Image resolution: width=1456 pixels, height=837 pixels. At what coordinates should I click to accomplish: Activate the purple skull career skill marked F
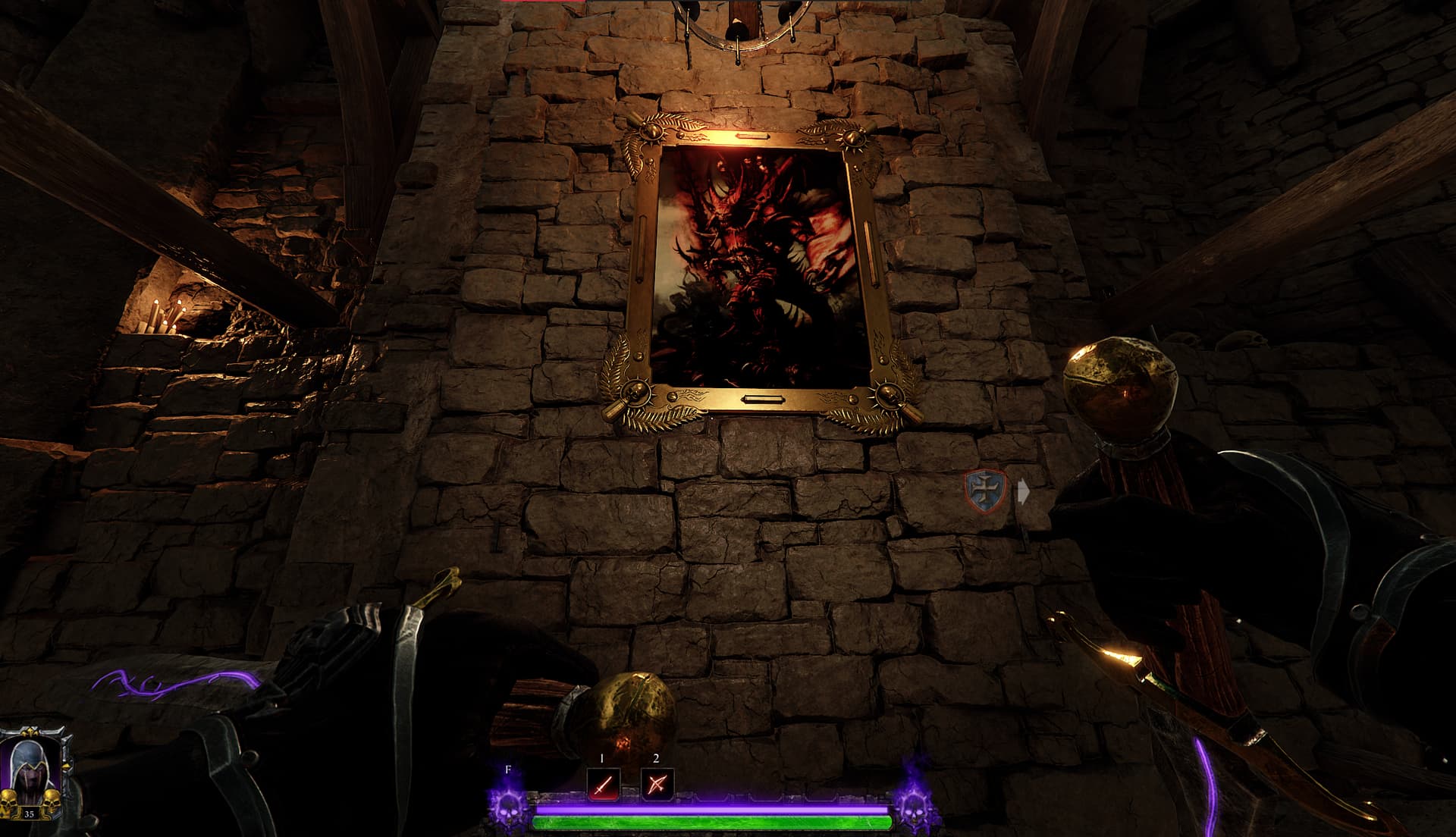508,805
